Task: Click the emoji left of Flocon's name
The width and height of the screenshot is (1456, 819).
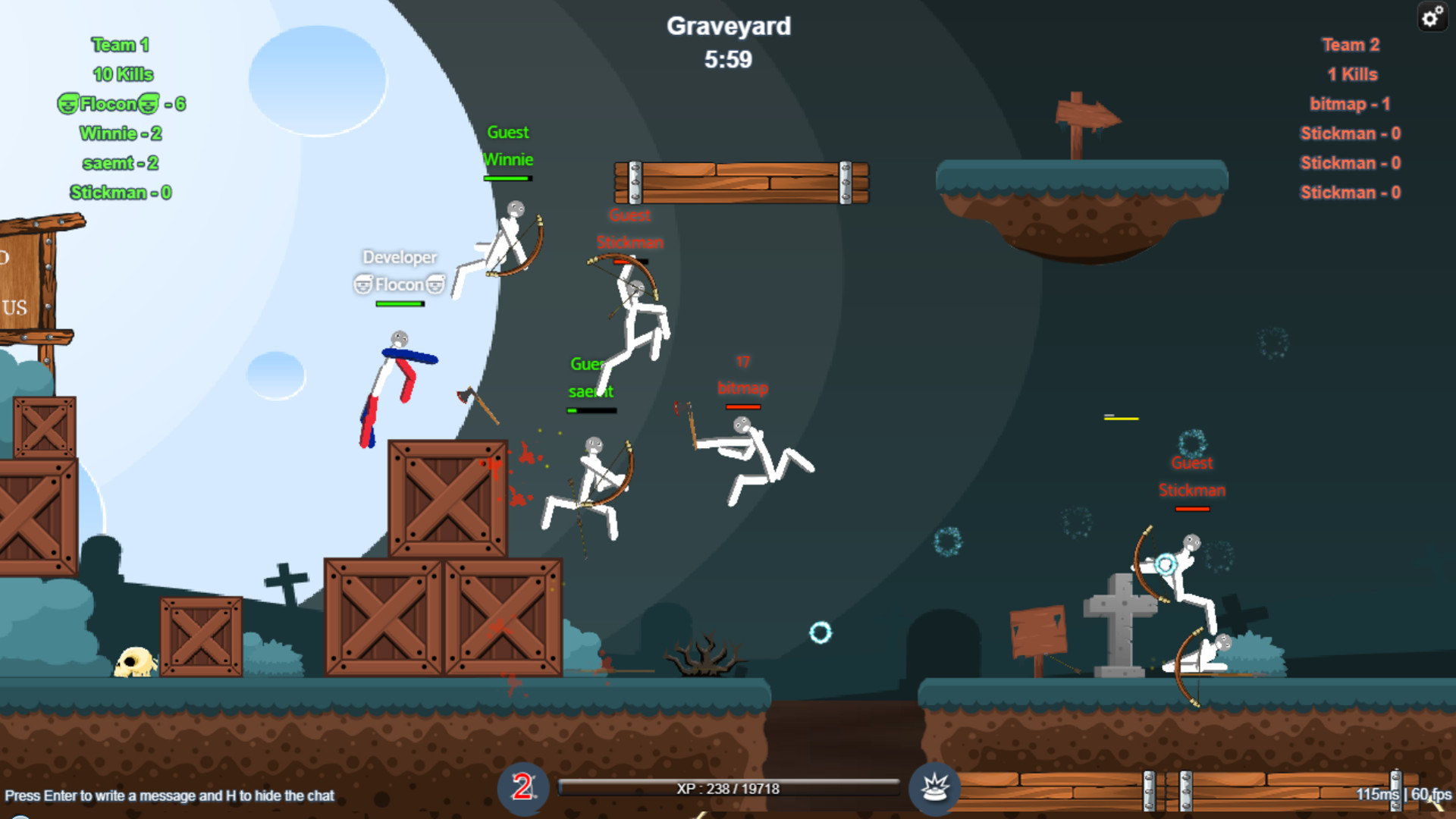Action: [70, 104]
